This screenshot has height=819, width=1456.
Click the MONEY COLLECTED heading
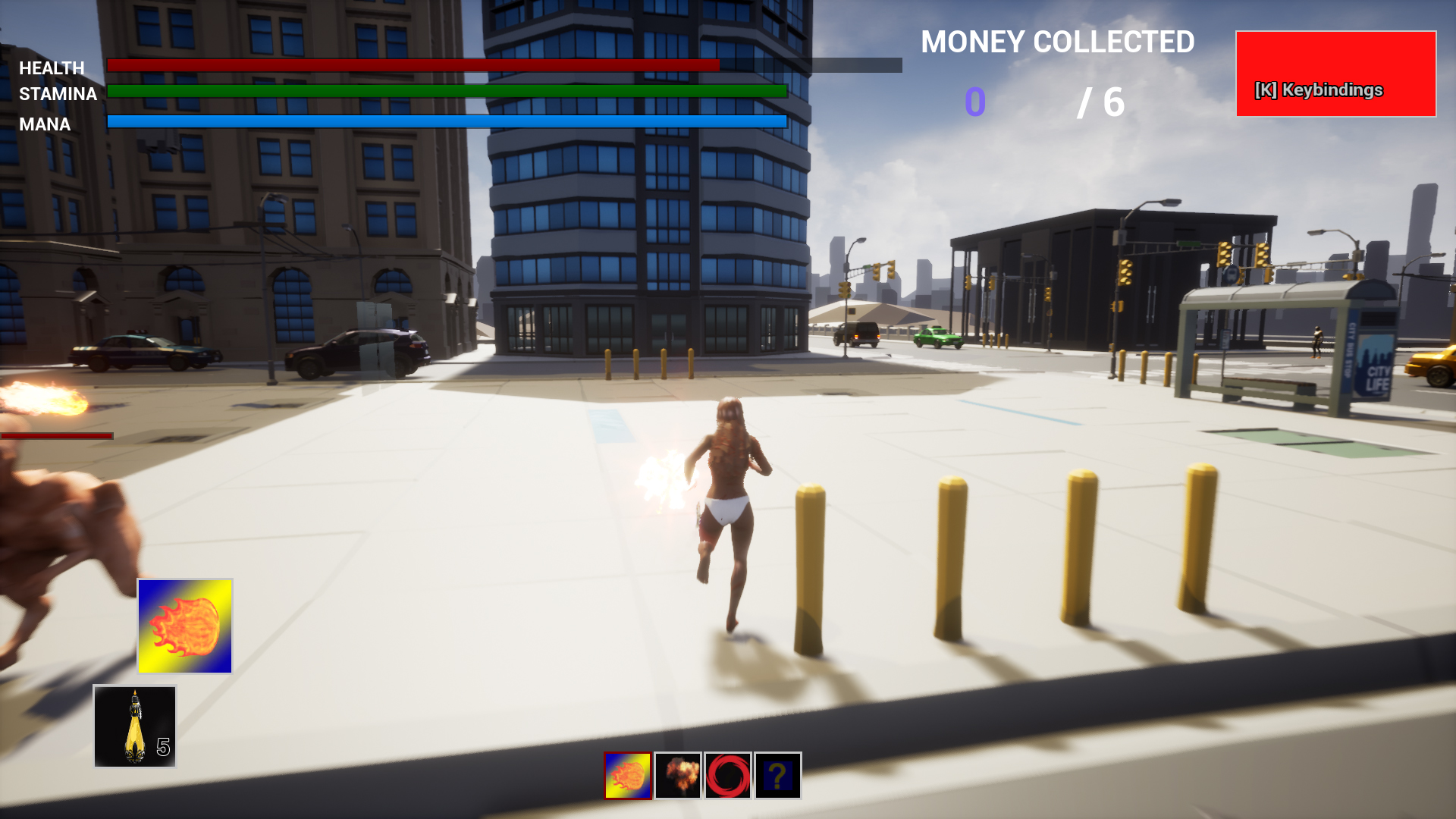pyautogui.click(x=1057, y=42)
